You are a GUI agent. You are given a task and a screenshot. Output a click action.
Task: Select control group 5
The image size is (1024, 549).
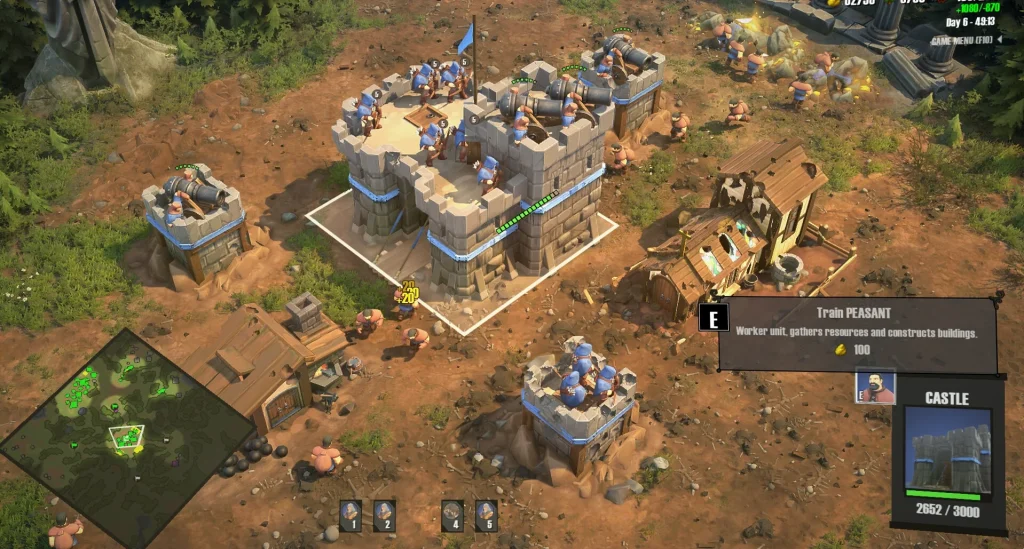click(x=486, y=514)
